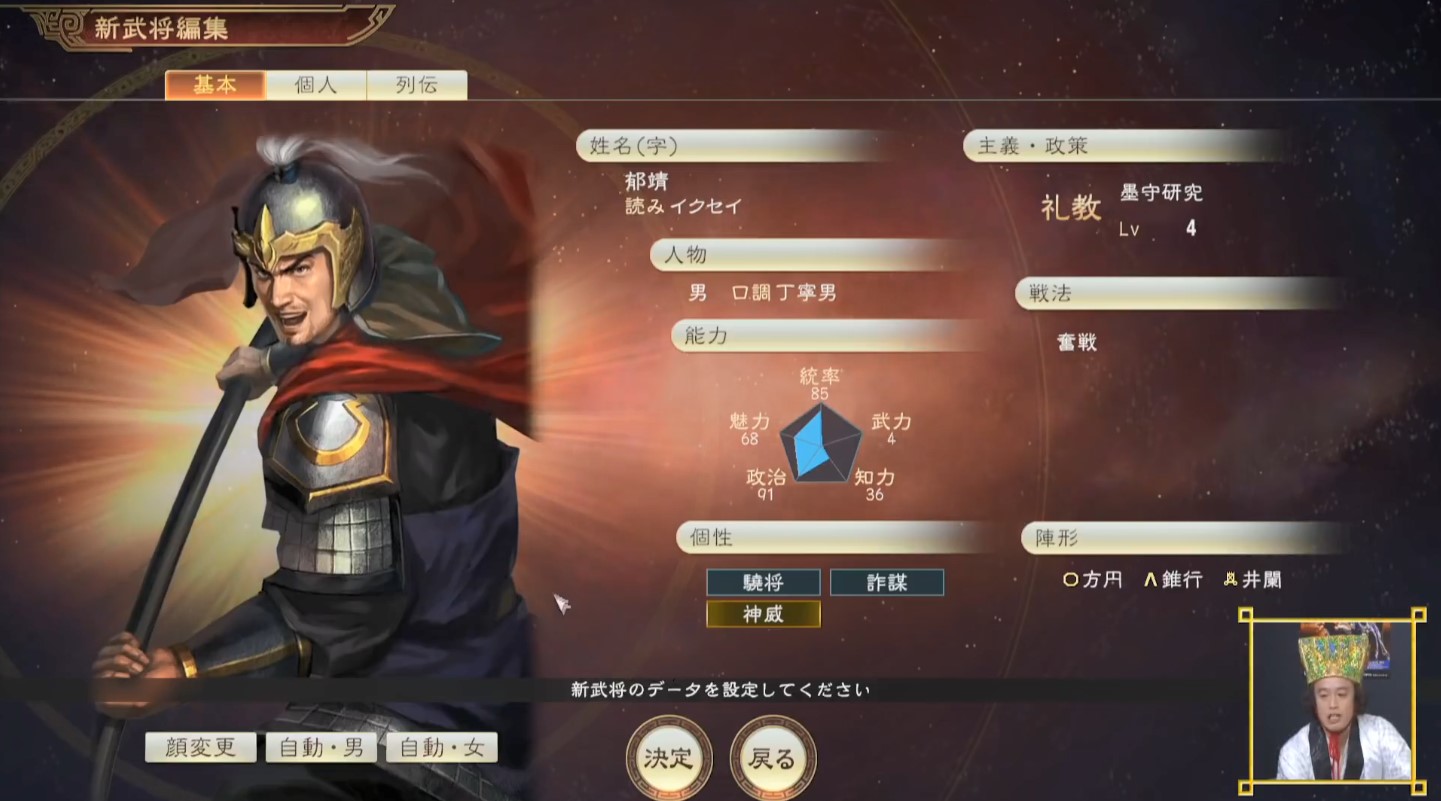Pick the 詐謀 trait
The height and width of the screenshot is (801, 1441).
point(886,582)
